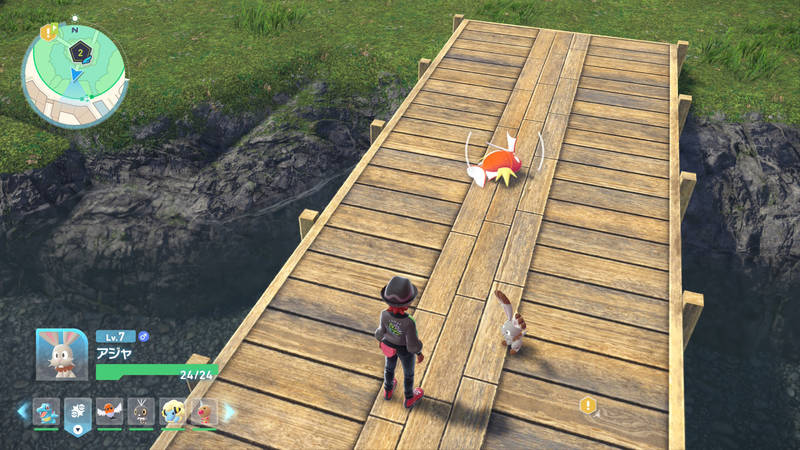Choose Mareep in the party bar
This screenshot has height=450, width=800.
173,410
